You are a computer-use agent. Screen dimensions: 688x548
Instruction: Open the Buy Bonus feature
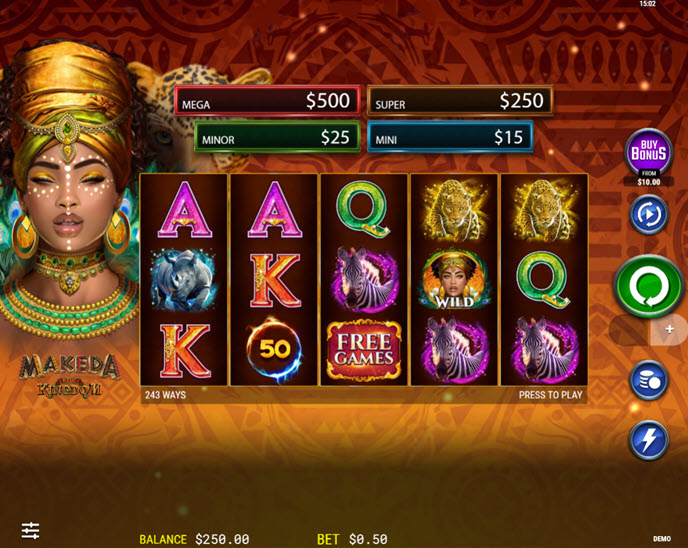point(648,152)
